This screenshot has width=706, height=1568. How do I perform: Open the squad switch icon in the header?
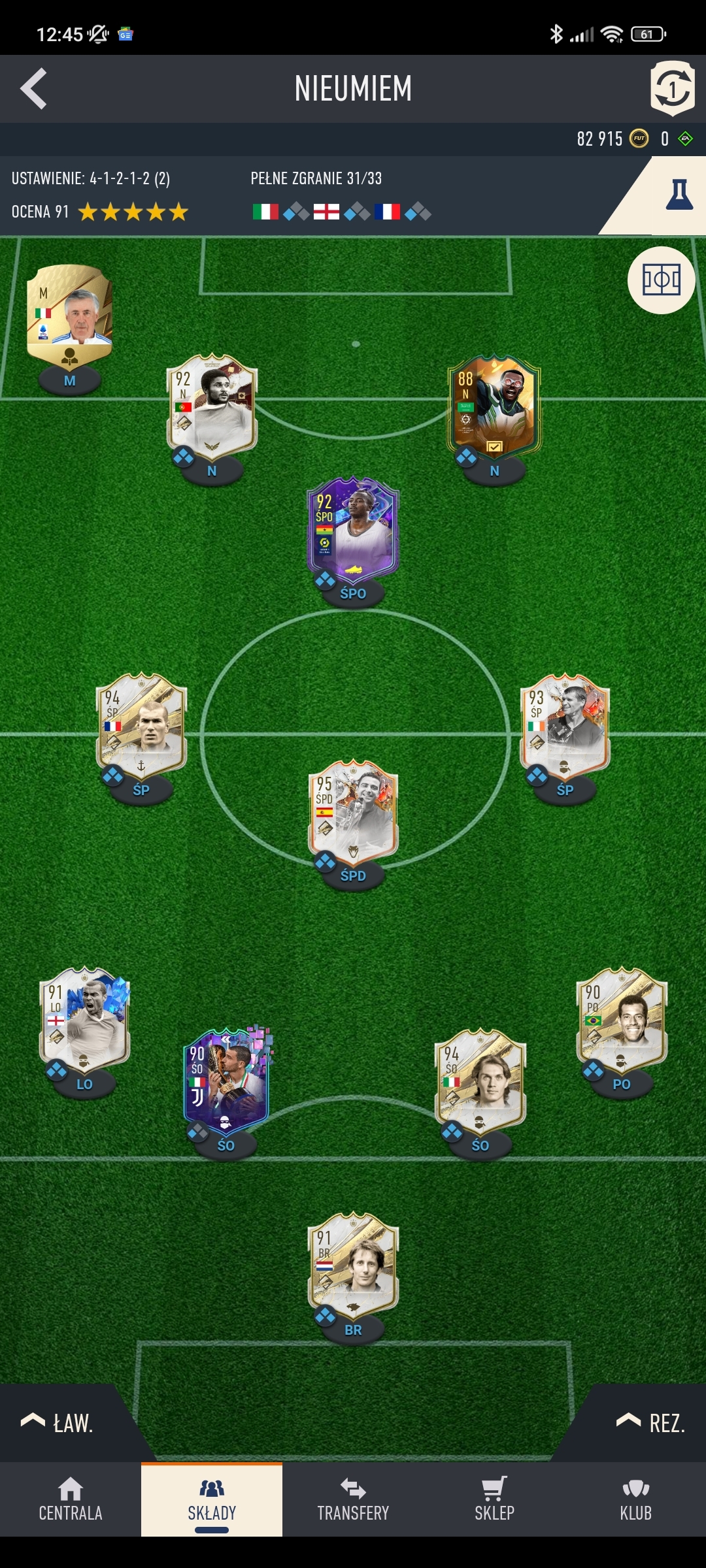[x=672, y=88]
